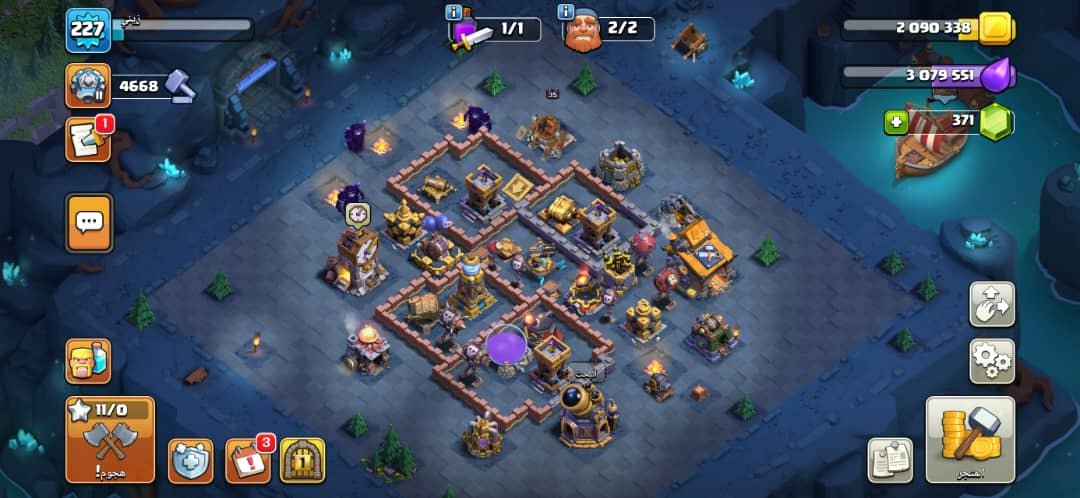The image size is (1080, 498).
Task: Show info for the 2/2 builder counter
Action: coord(567,12)
